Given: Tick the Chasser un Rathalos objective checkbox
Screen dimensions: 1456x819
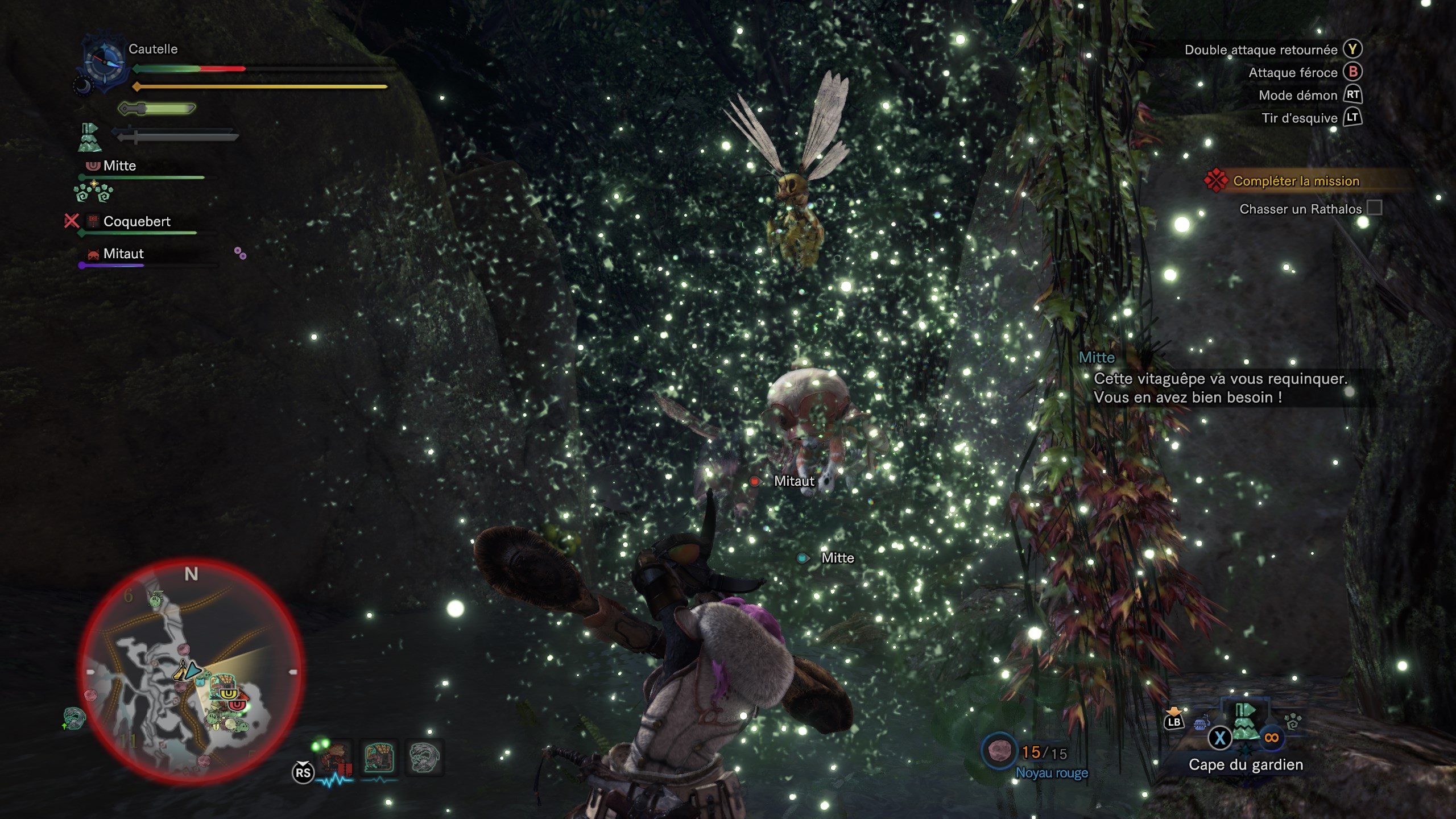Looking at the screenshot, I should [x=1374, y=208].
